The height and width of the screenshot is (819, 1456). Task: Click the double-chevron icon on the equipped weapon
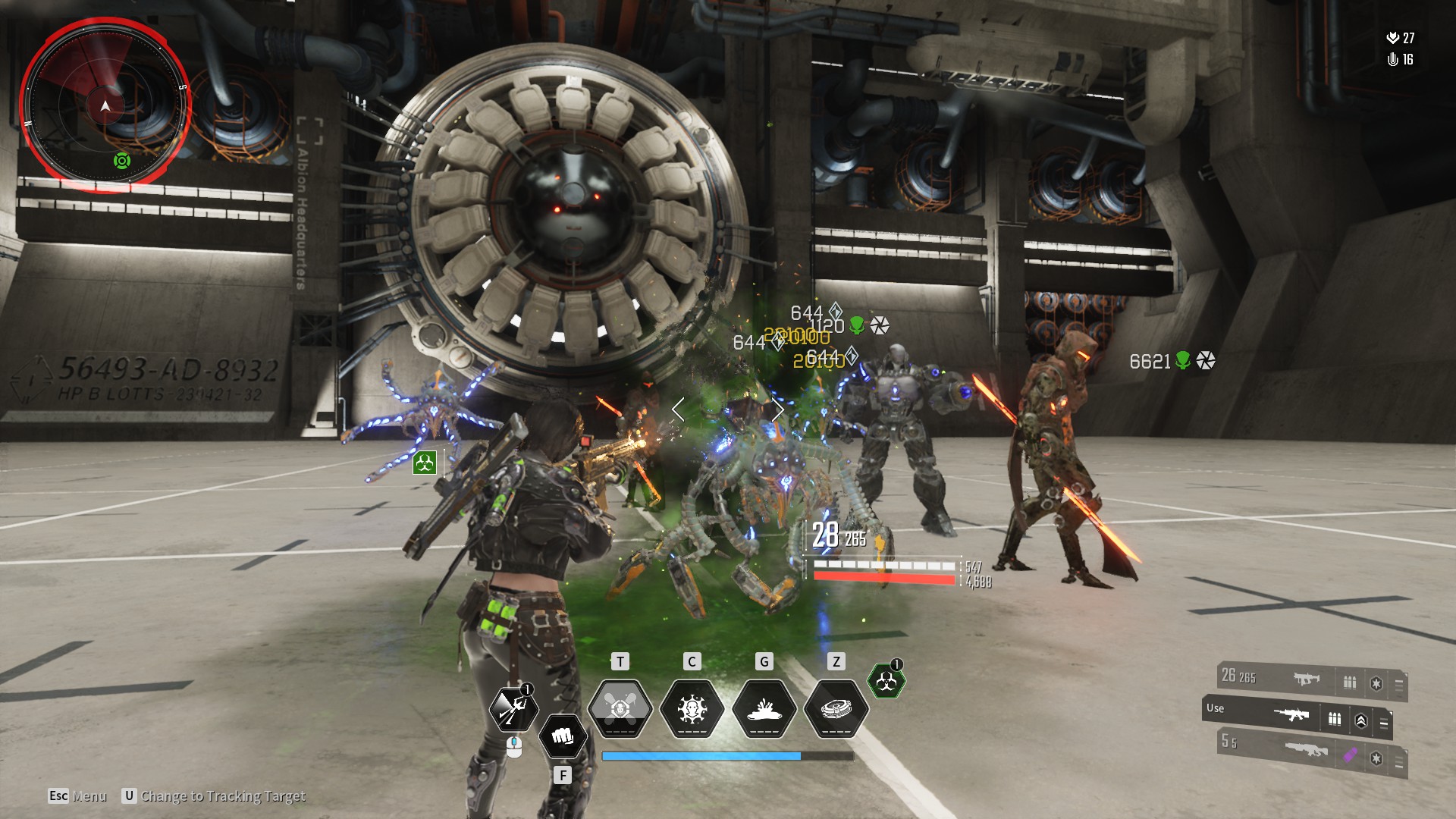[x=1360, y=721]
